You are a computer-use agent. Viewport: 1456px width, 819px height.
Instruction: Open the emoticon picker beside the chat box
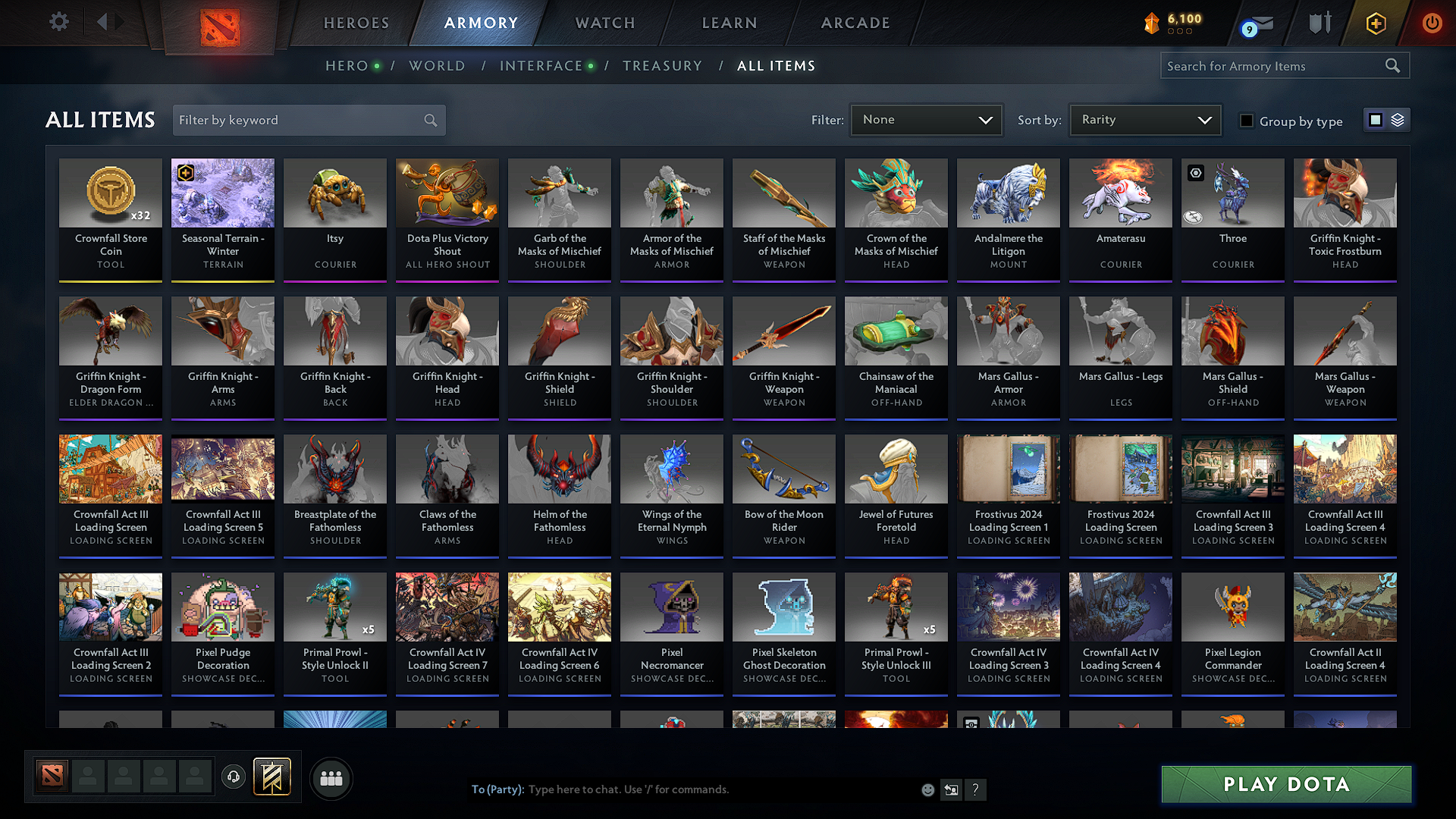tap(927, 789)
